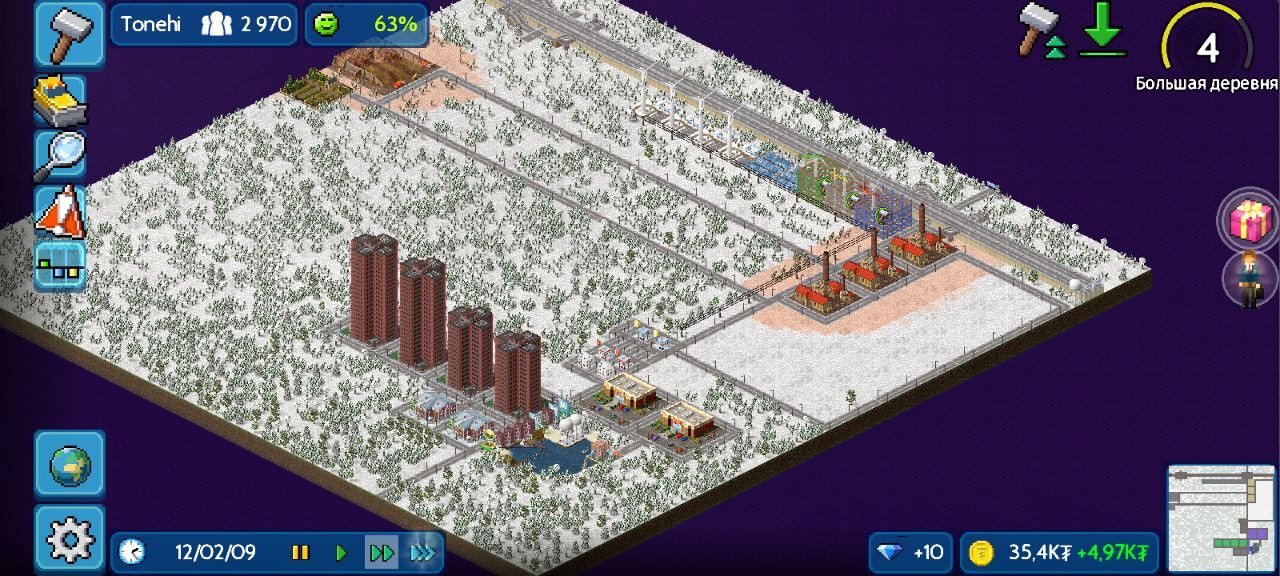Image resolution: width=1280 pixels, height=576 pixels.
Task: Pause the game simulation
Action: coord(300,552)
